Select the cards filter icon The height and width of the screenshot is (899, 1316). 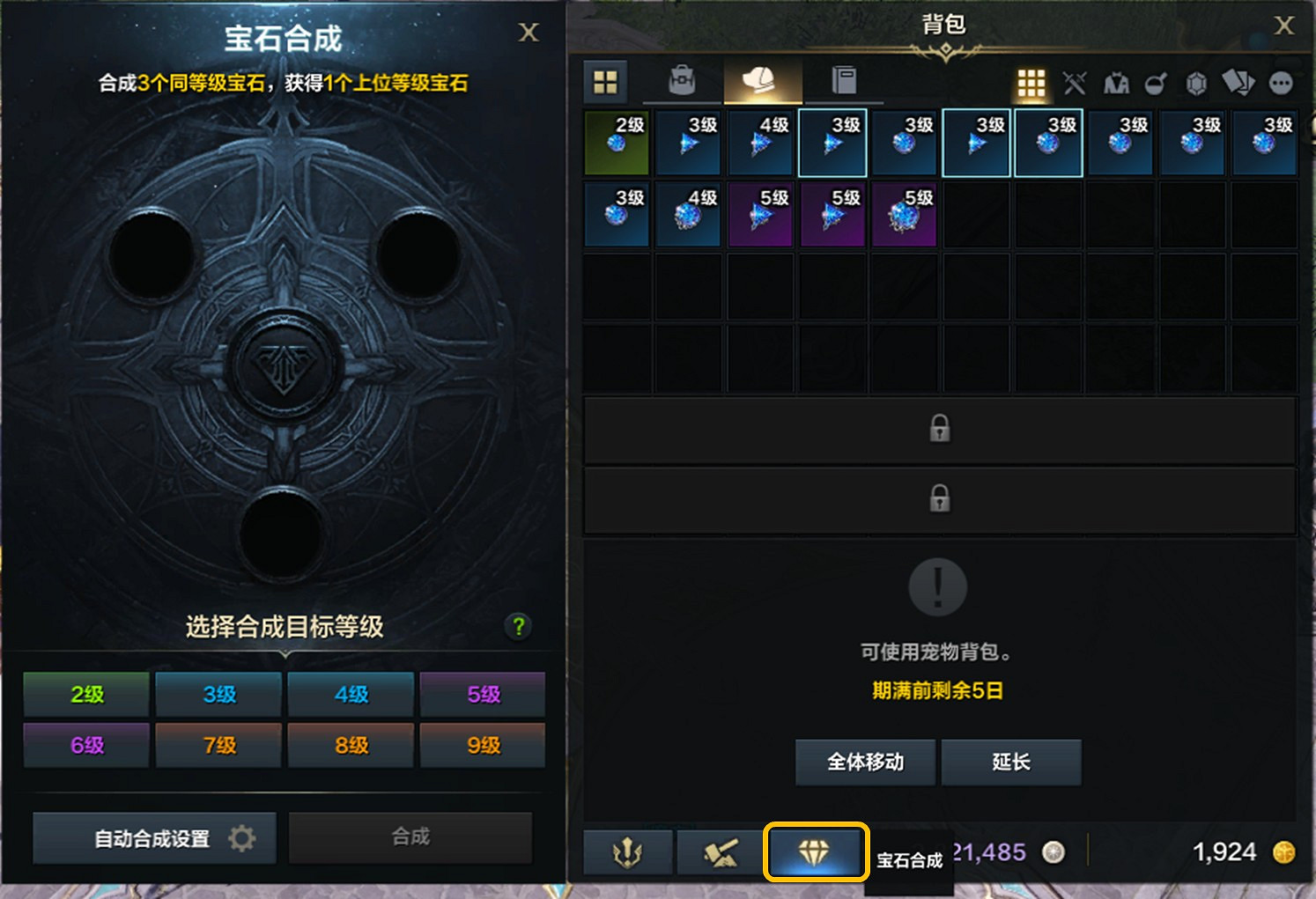1238,83
